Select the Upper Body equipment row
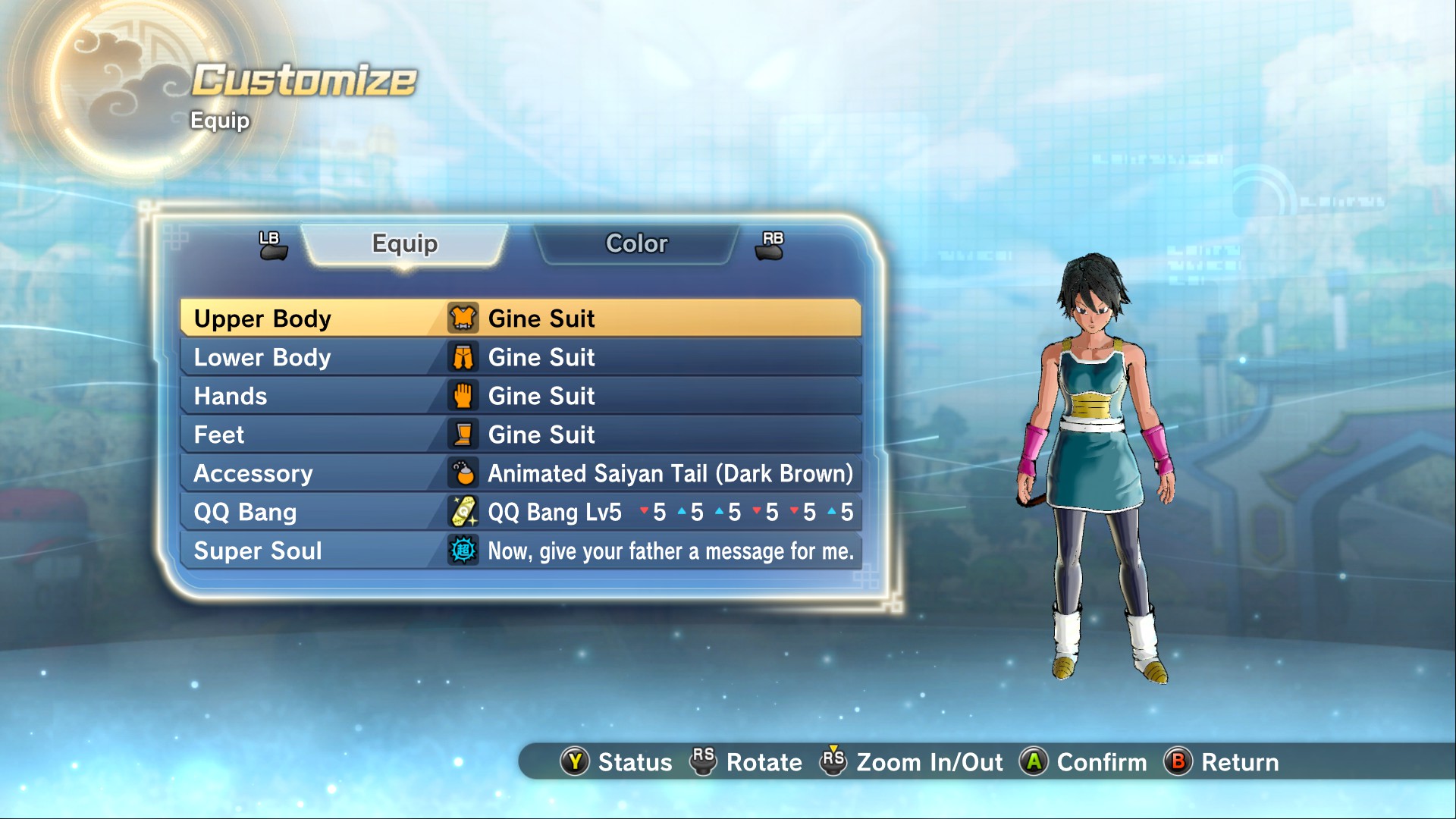 click(x=520, y=318)
